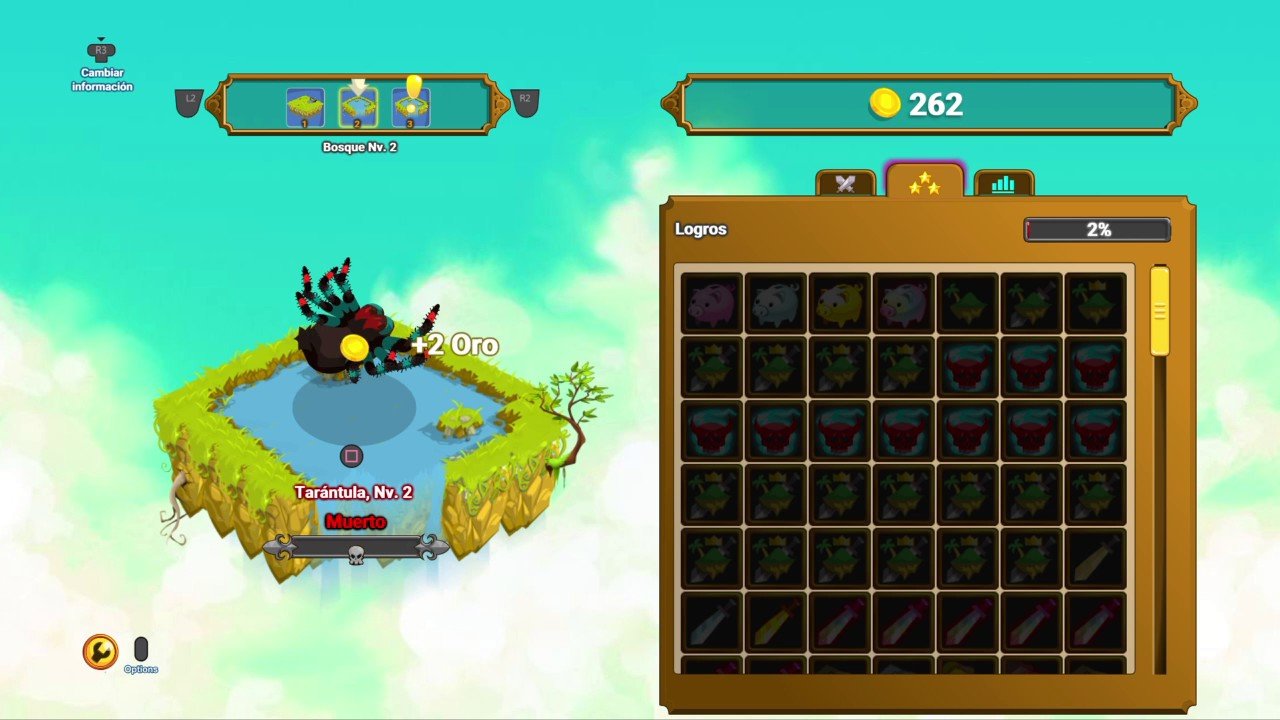This screenshot has height=720, width=1280.
Task: Go to zone 3 tile
Action: click(411, 107)
